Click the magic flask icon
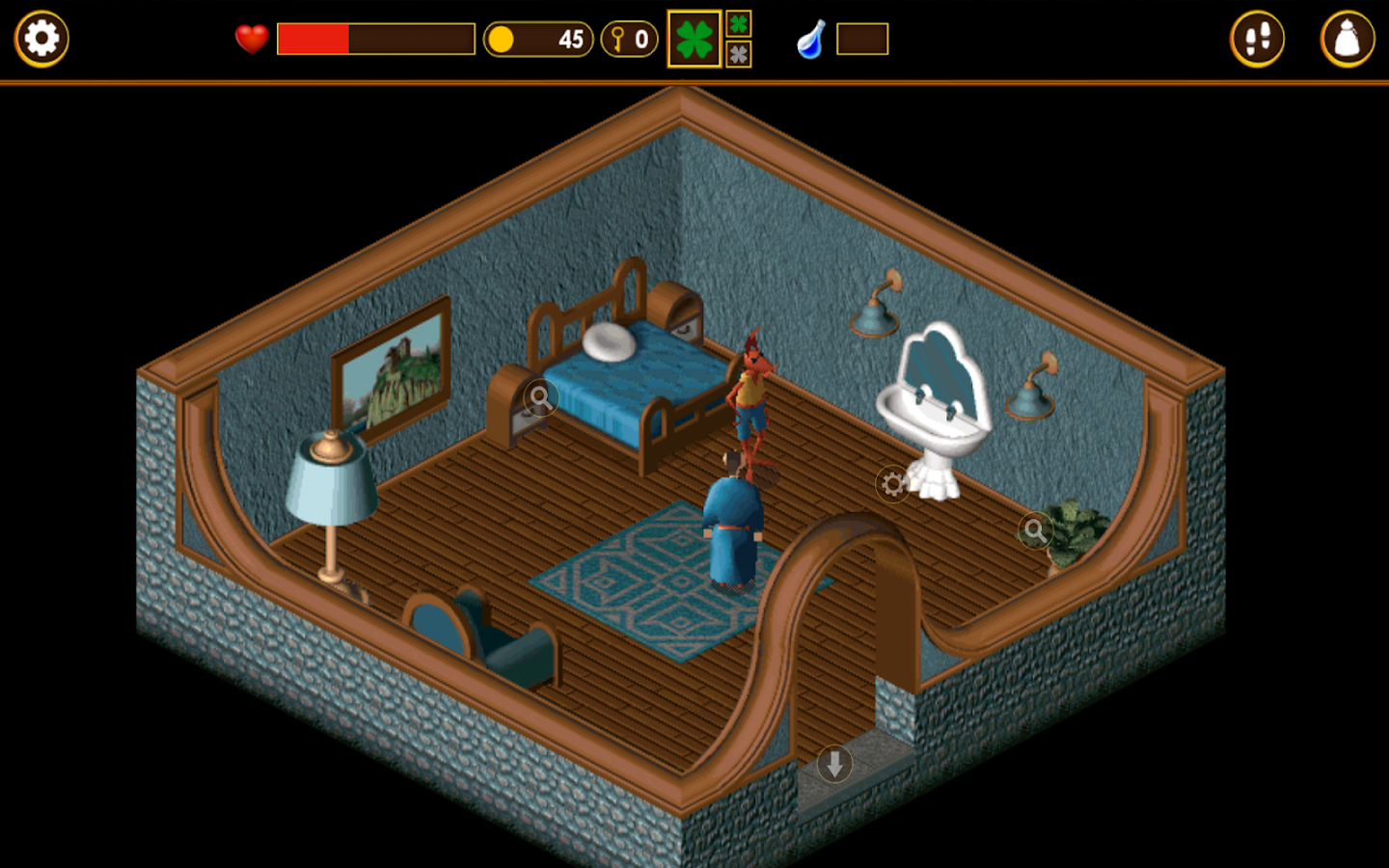This screenshot has width=1389, height=868. click(810, 39)
